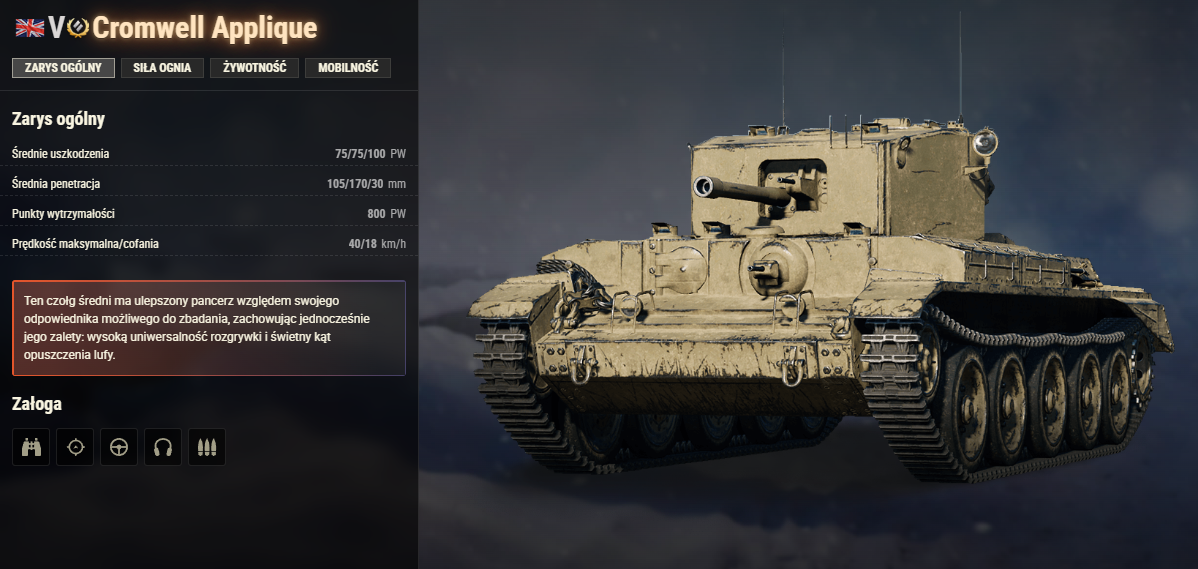Screen dimensions: 1198x569
Task: Select the gunner crosshair crew icon
Action: [x=75, y=447]
